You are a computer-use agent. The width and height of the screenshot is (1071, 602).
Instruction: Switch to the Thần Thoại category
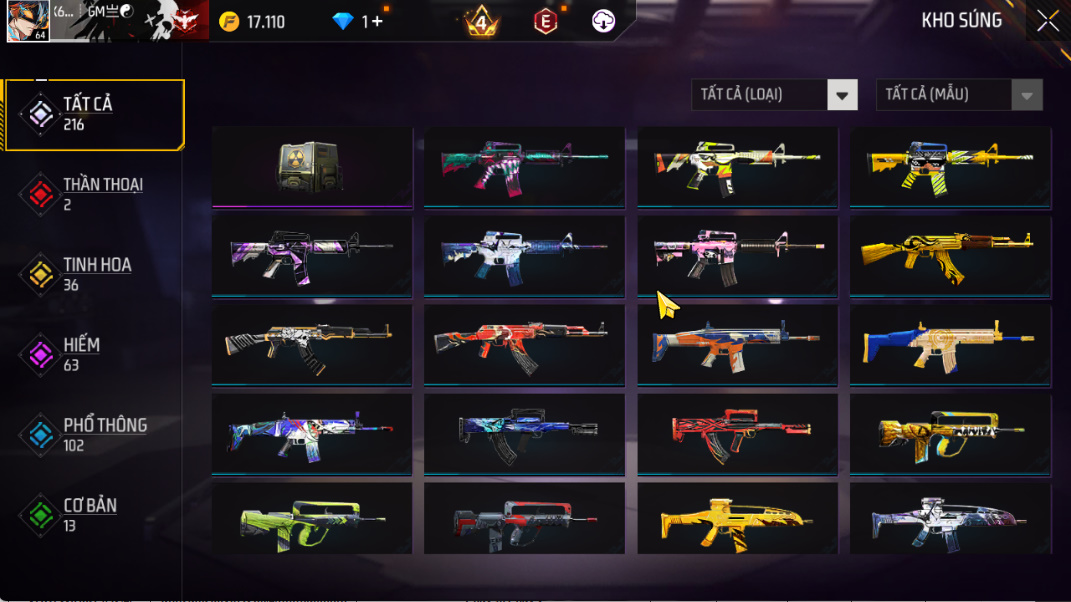pyautogui.click(x=95, y=194)
